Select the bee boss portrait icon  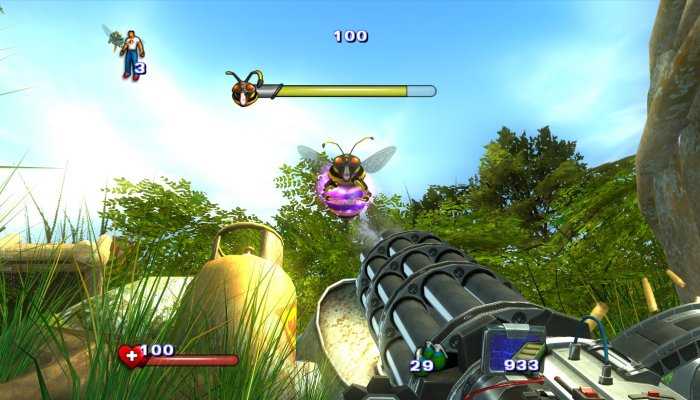pyautogui.click(x=243, y=89)
